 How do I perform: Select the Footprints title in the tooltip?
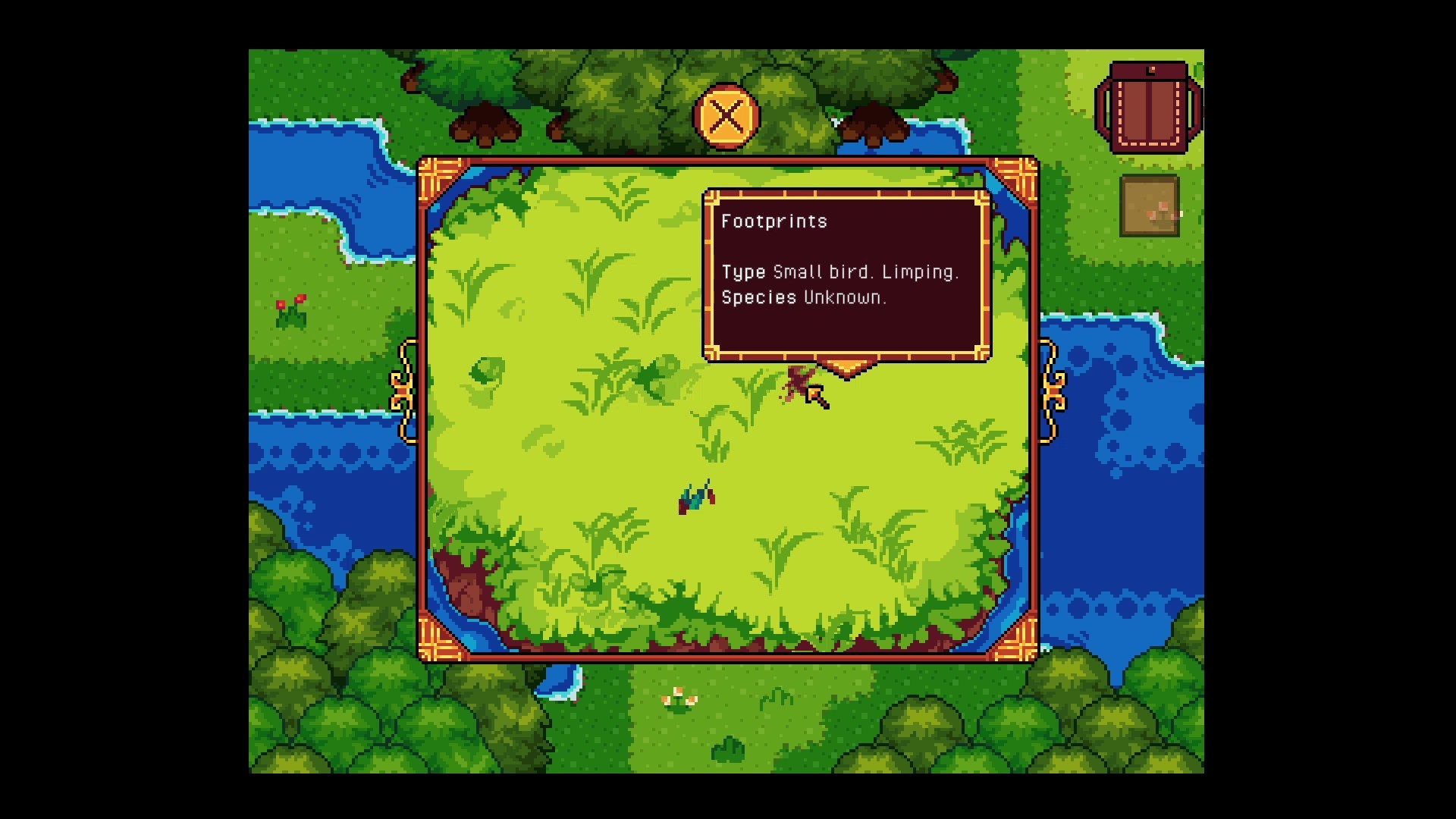pyautogui.click(x=774, y=221)
